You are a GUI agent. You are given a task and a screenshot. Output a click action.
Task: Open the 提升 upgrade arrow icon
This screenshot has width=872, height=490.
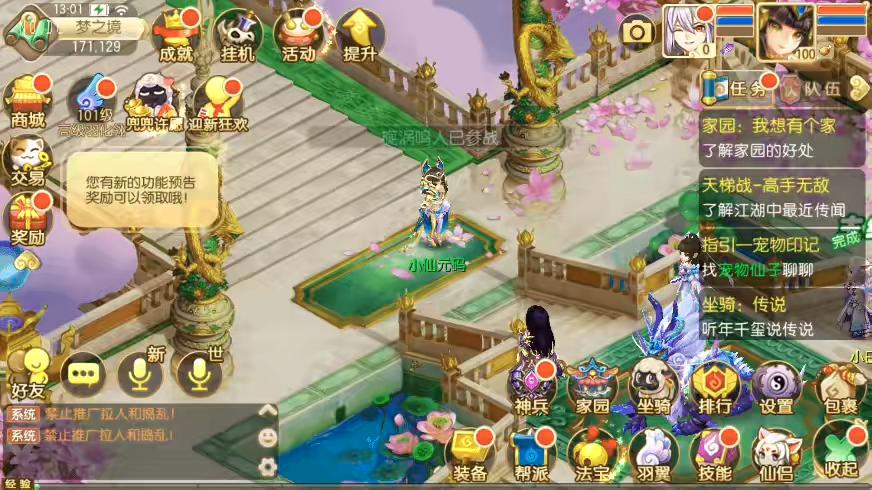pyautogui.click(x=359, y=35)
